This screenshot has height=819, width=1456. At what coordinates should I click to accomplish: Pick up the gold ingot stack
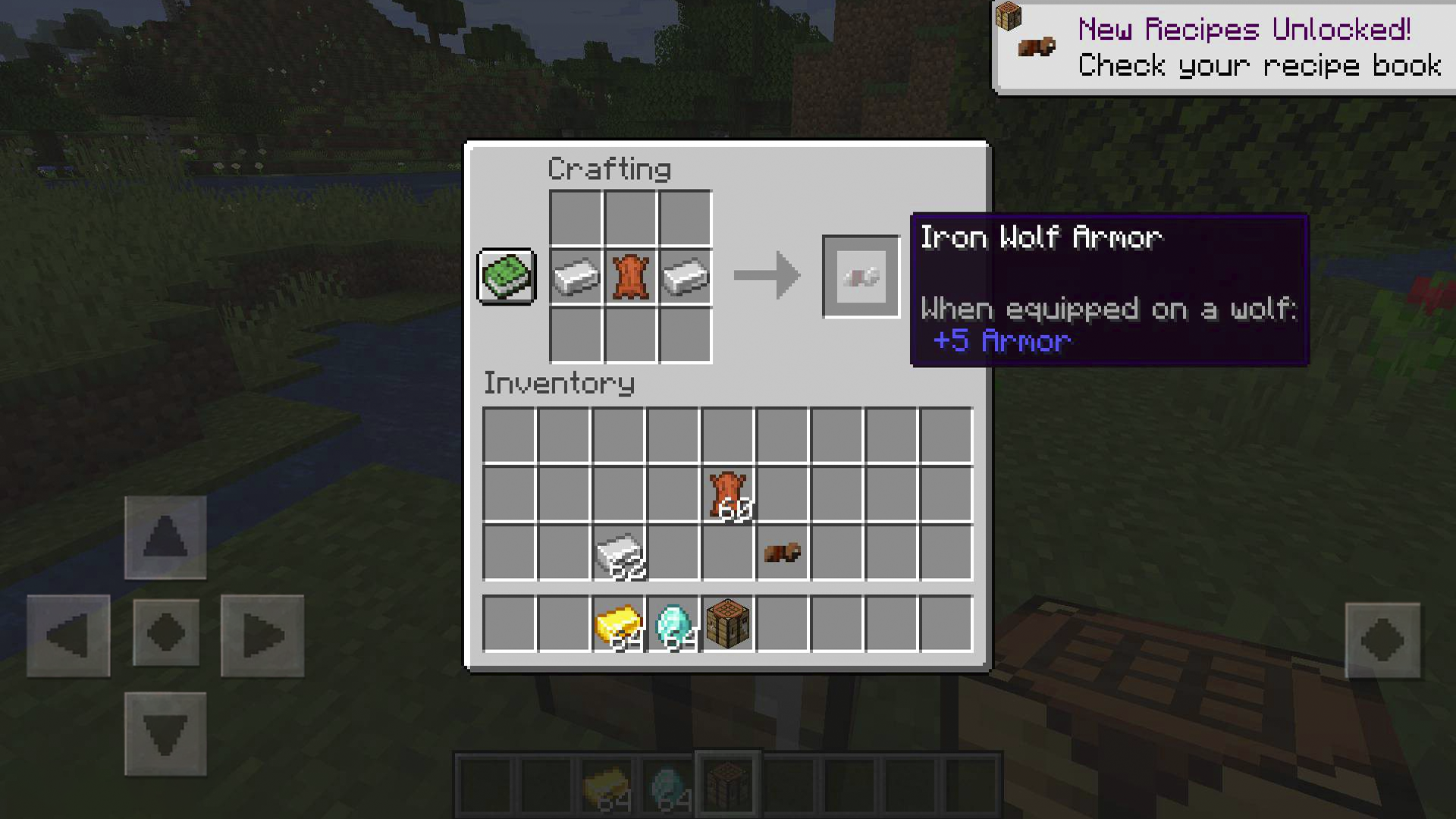point(619,622)
